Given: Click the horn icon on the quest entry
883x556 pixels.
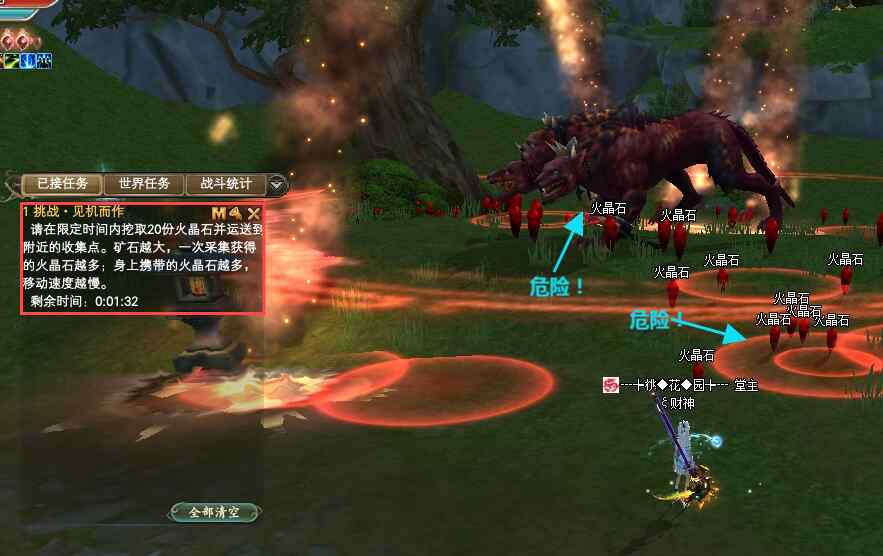Looking at the screenshot, I should click(236, 213).
